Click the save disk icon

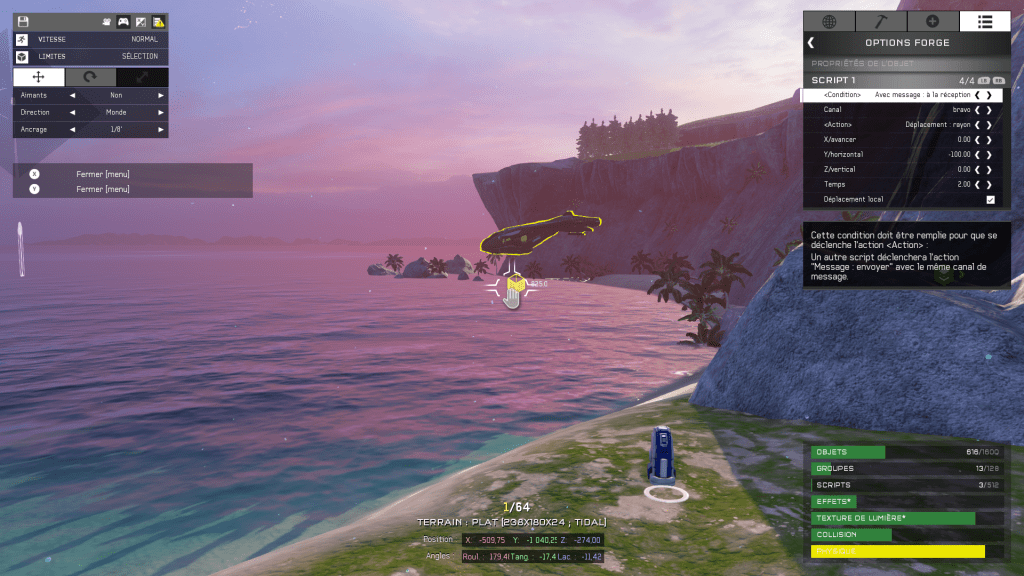23,21
